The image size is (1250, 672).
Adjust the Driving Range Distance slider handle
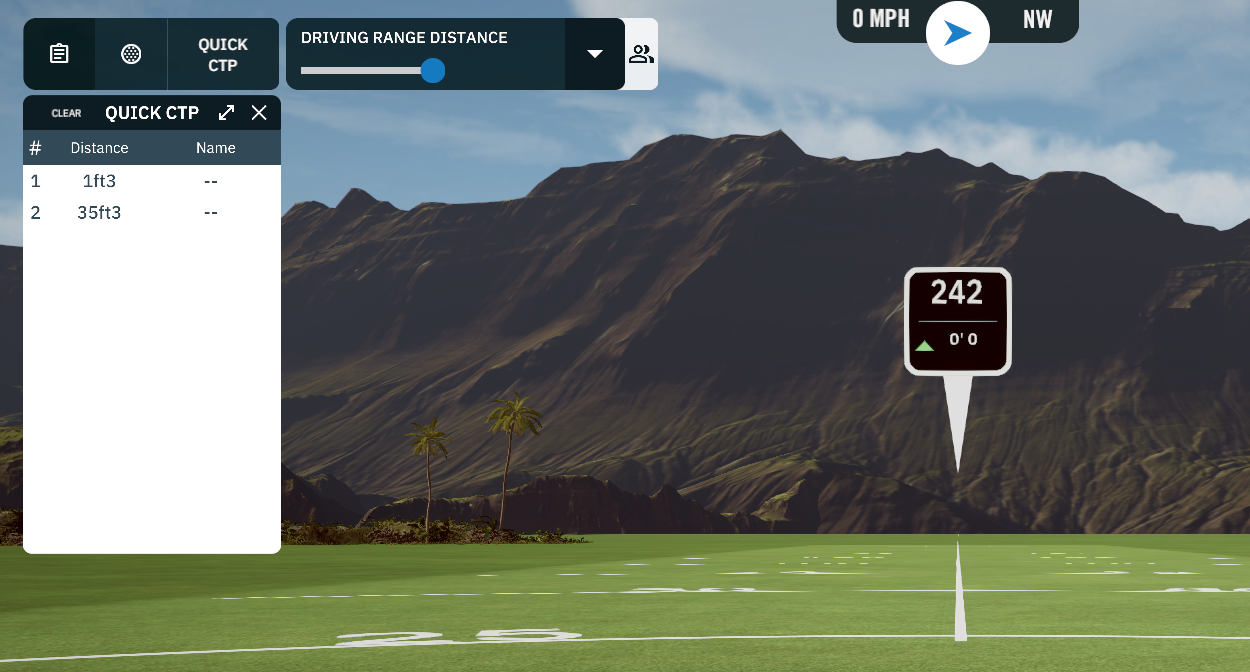433,70
